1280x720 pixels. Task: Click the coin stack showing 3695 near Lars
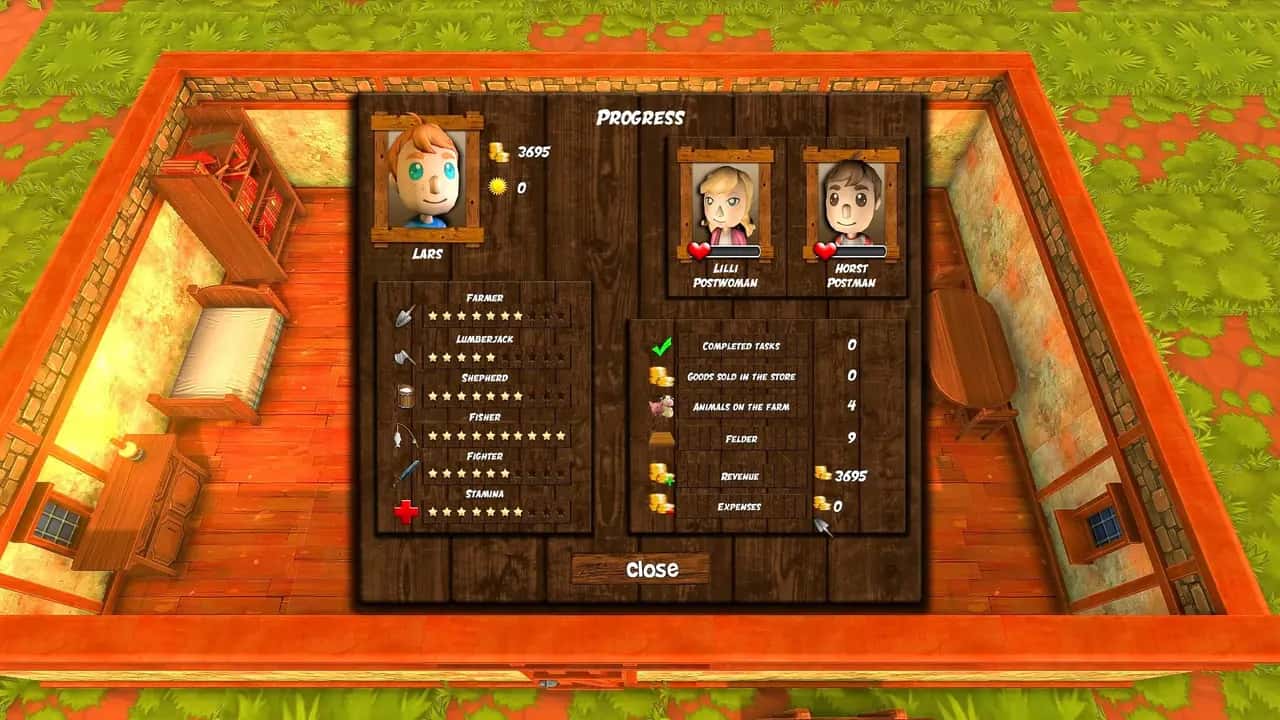click(499, 152)
